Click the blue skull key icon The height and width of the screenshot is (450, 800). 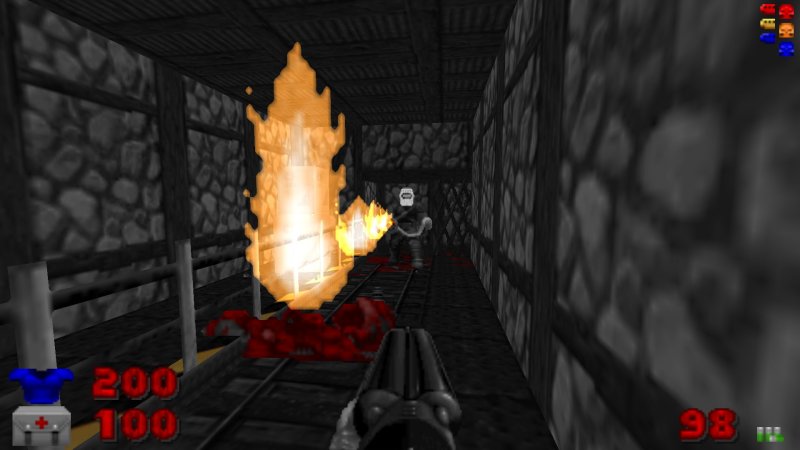[786, 47]
